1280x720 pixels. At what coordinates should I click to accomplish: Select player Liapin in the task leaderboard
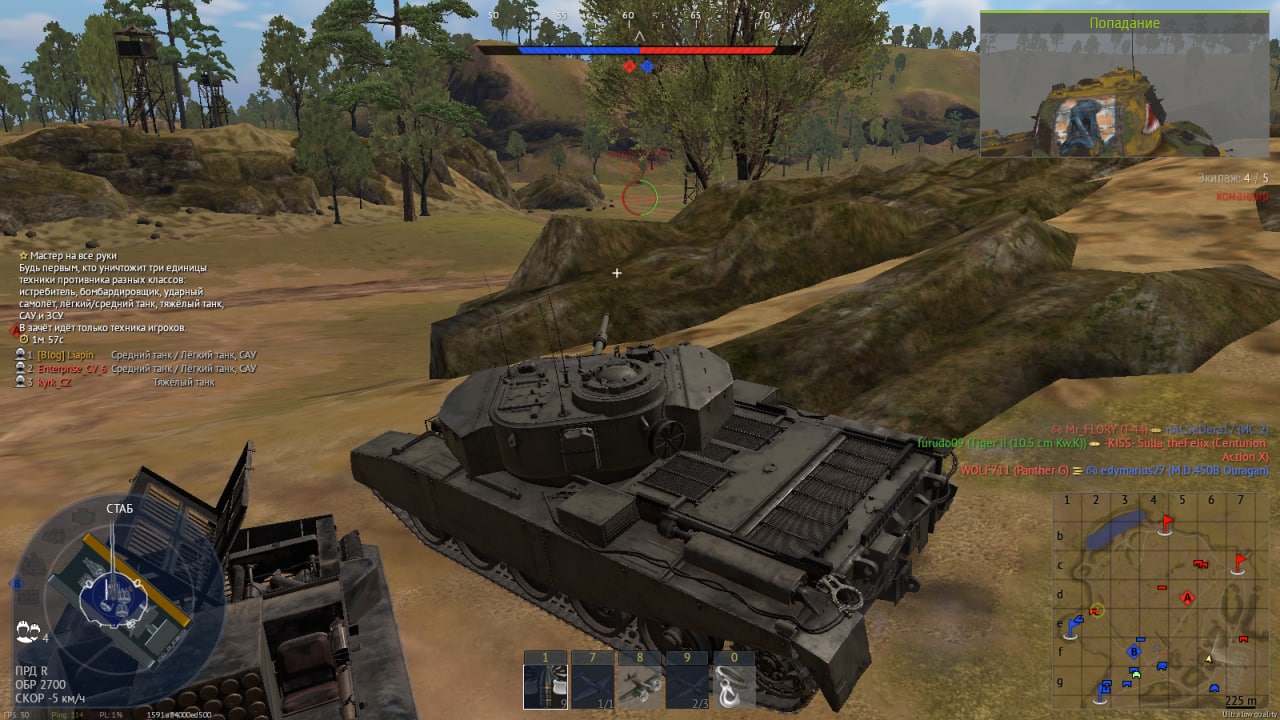click(x=80, y=355)
